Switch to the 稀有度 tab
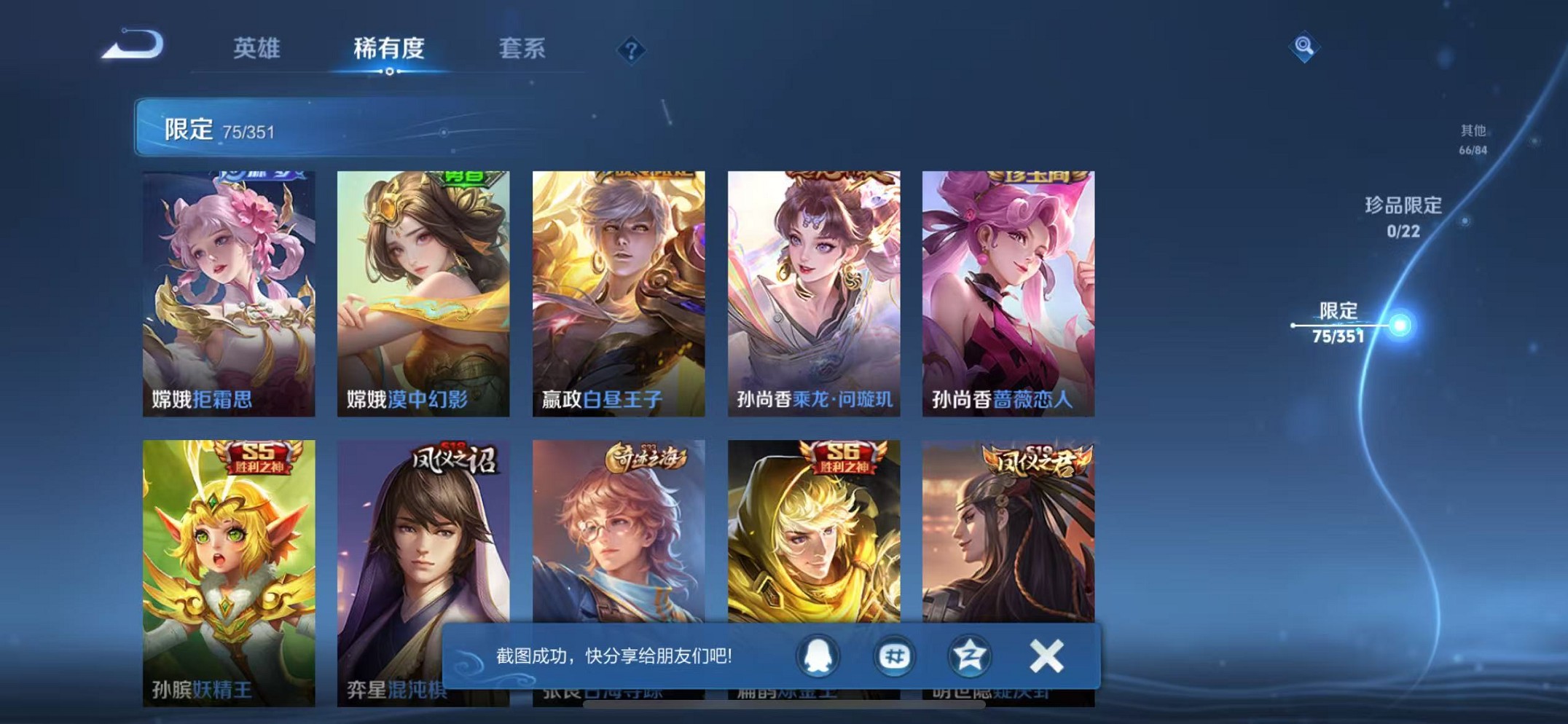1568x724 pixels. [388, 48]
